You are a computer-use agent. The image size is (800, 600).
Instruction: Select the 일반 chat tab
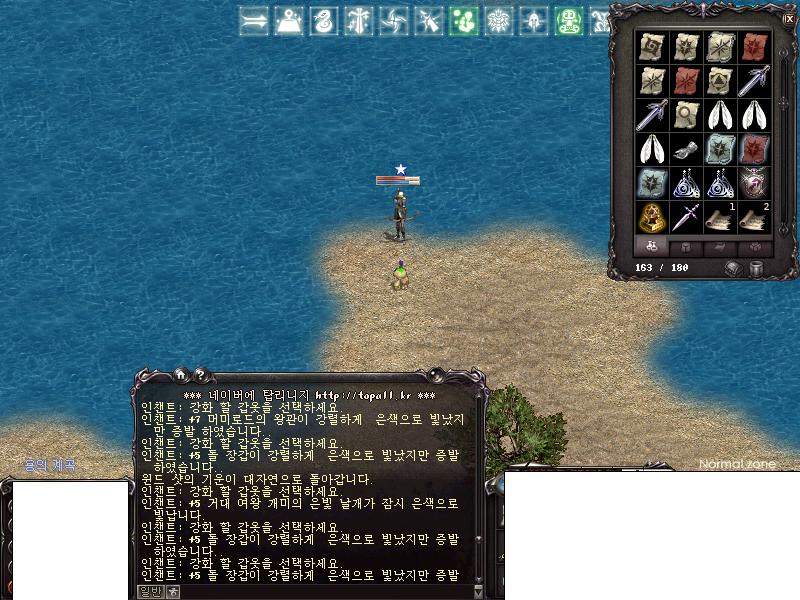(149, 592)
